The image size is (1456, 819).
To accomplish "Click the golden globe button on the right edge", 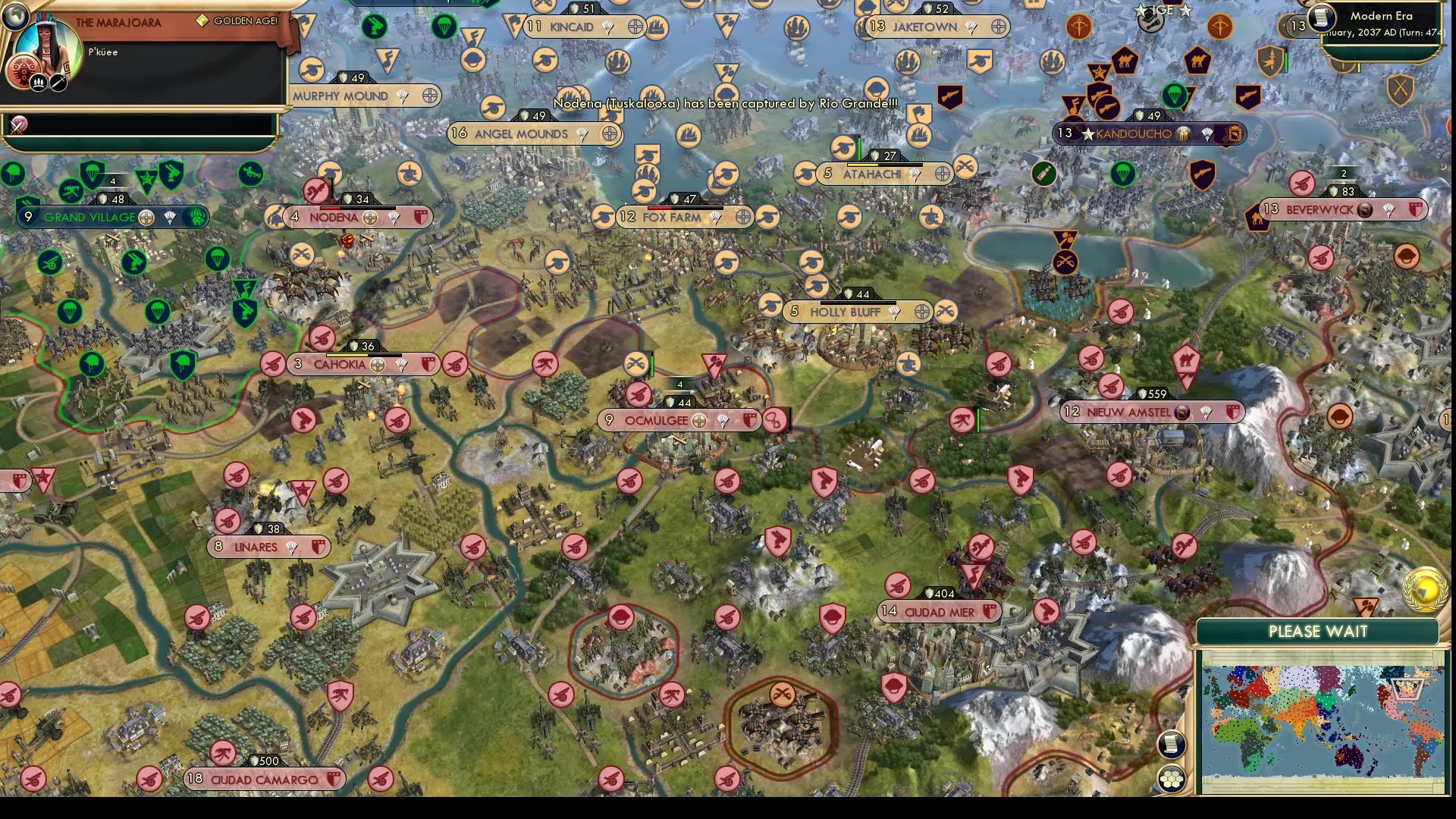I will pyautogui.click(x=1424, y=588).
